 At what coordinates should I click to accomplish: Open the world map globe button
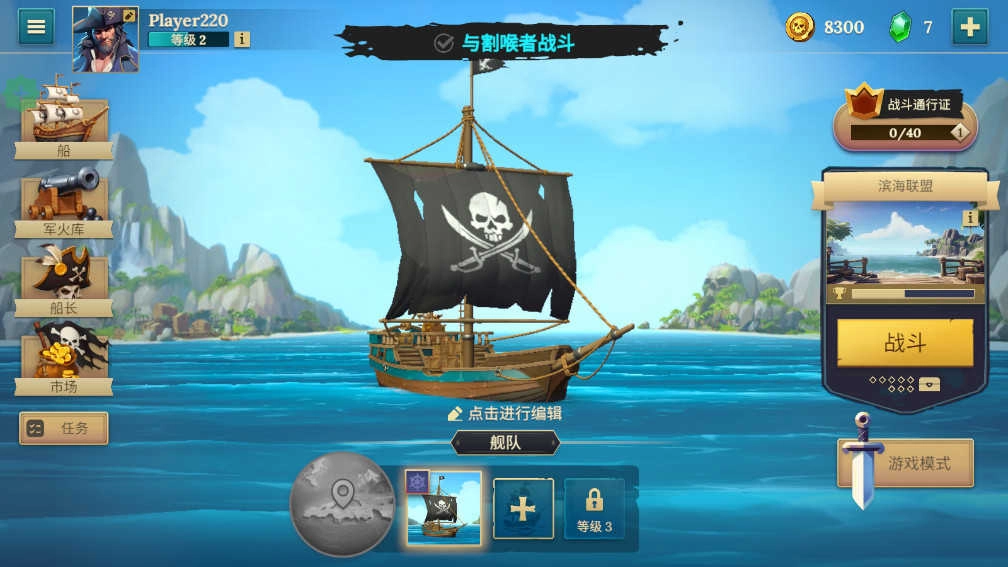(342, 504)
